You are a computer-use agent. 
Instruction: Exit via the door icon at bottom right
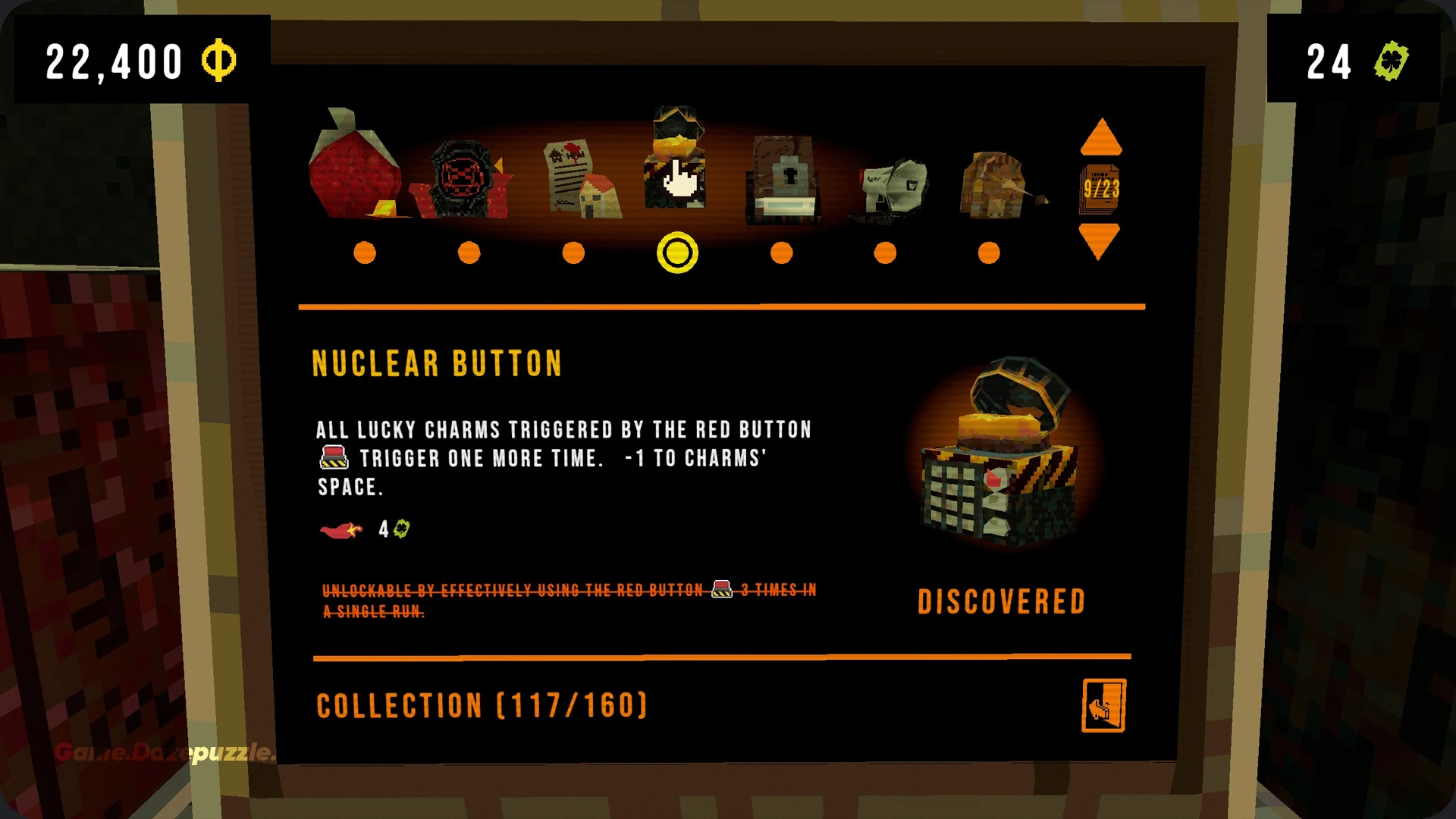tap(1103, 704)
